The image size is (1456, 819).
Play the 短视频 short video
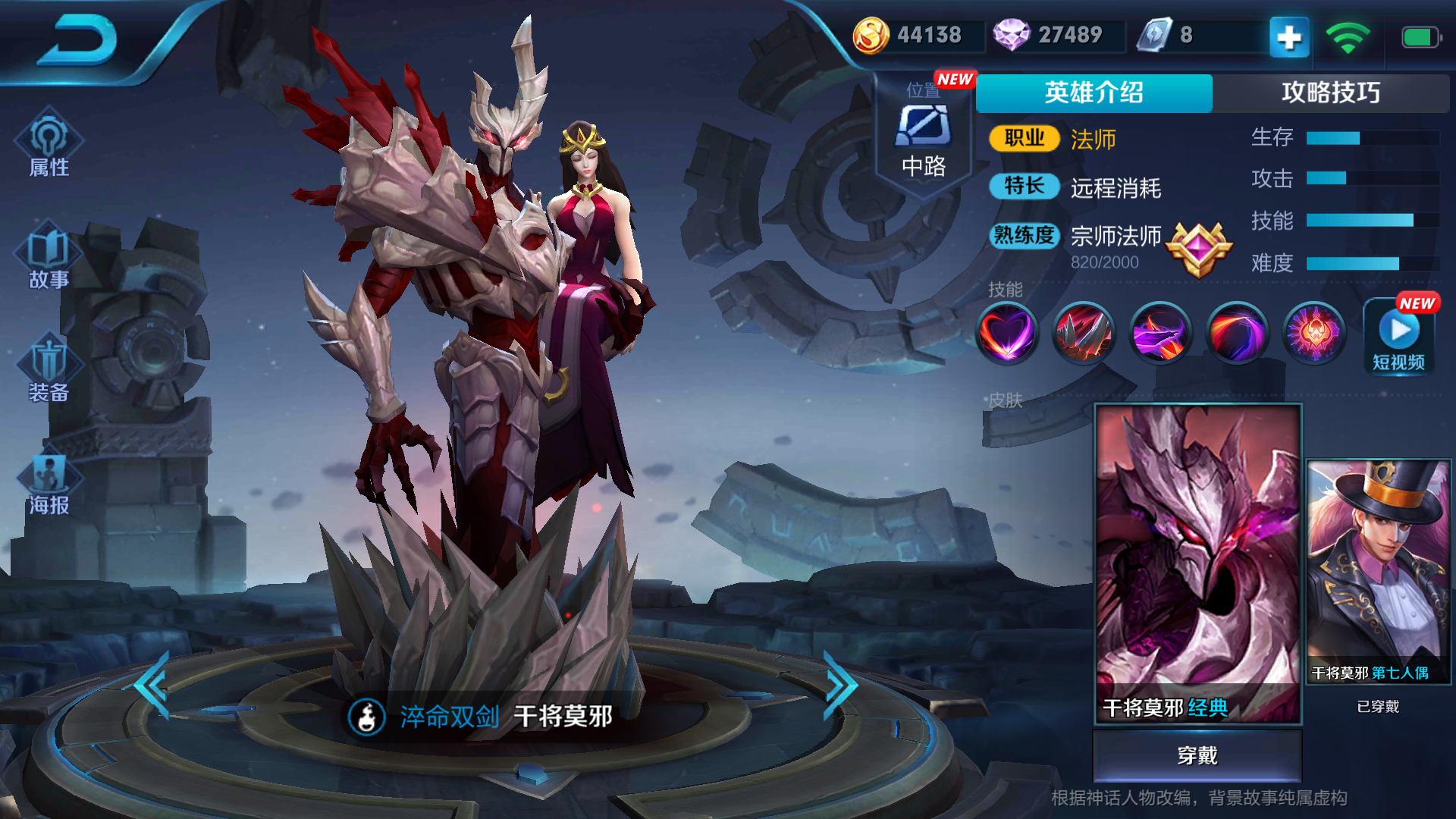coord(1399,337)
